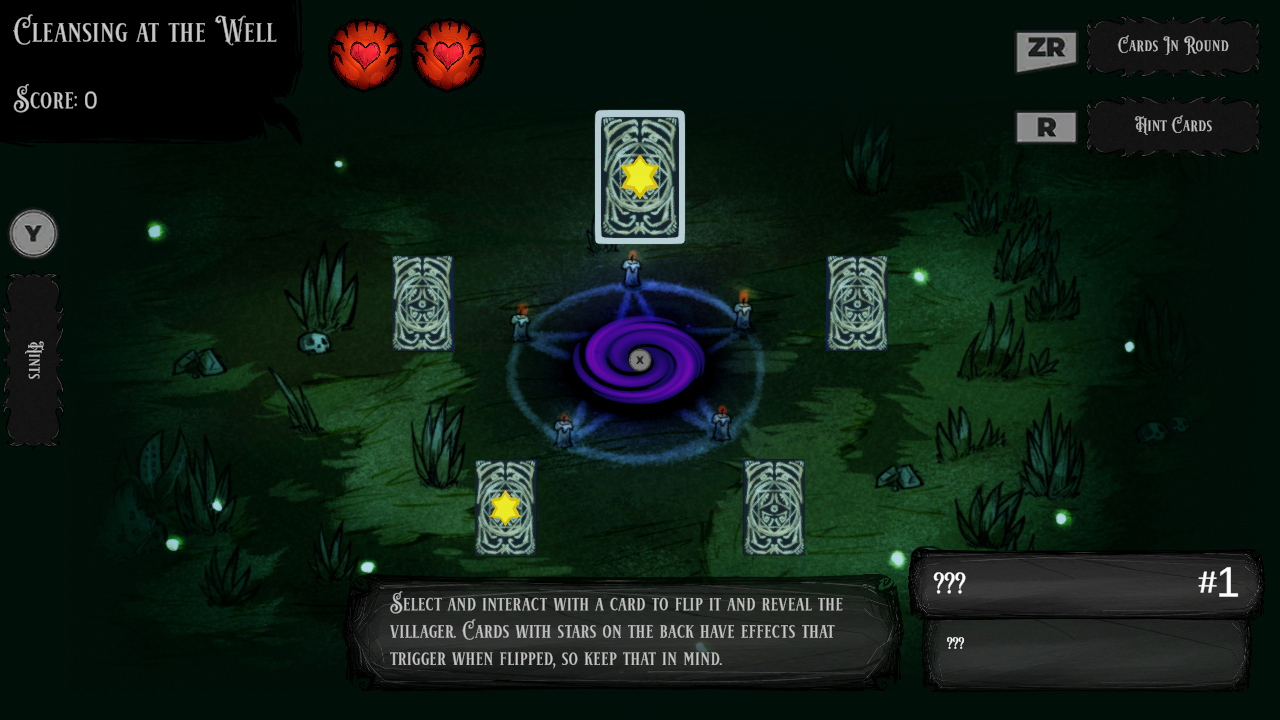Viewport: 1280px width, 720px height.
Task: Toggle the Hint Cards display
Action: (x=1173, y=125)
